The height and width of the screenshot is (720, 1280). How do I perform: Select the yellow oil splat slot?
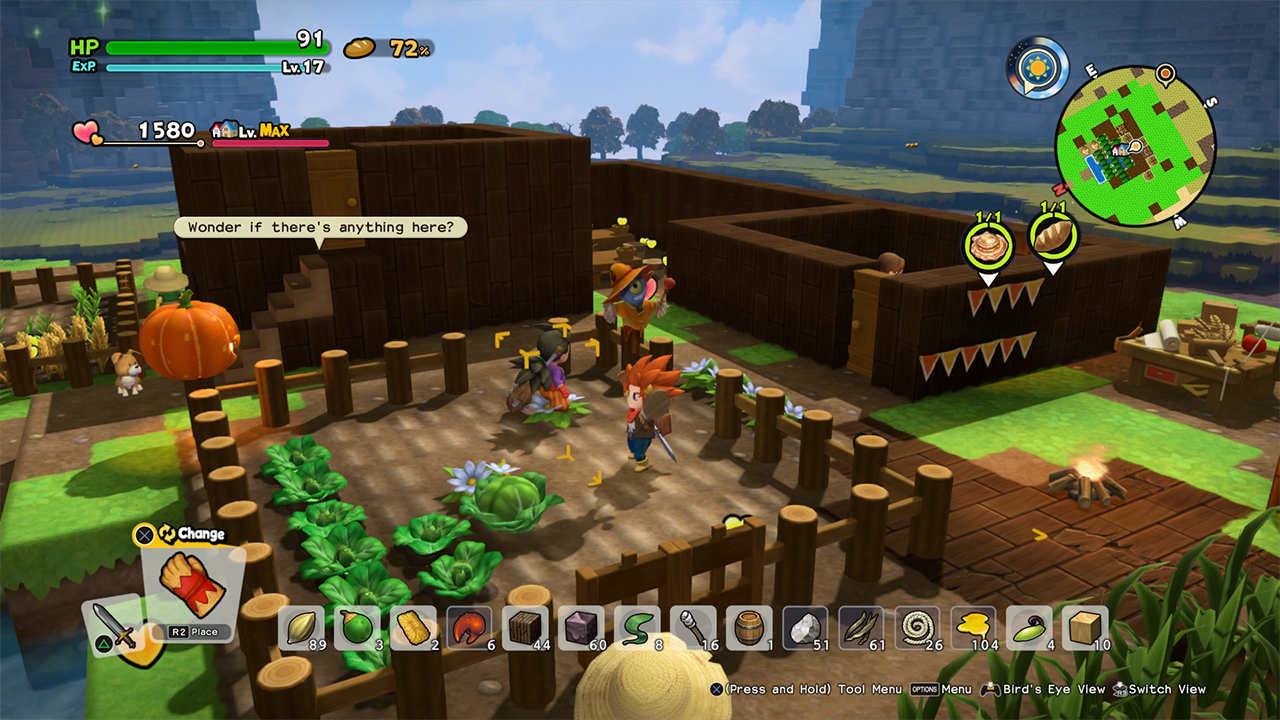pos(974,628)
